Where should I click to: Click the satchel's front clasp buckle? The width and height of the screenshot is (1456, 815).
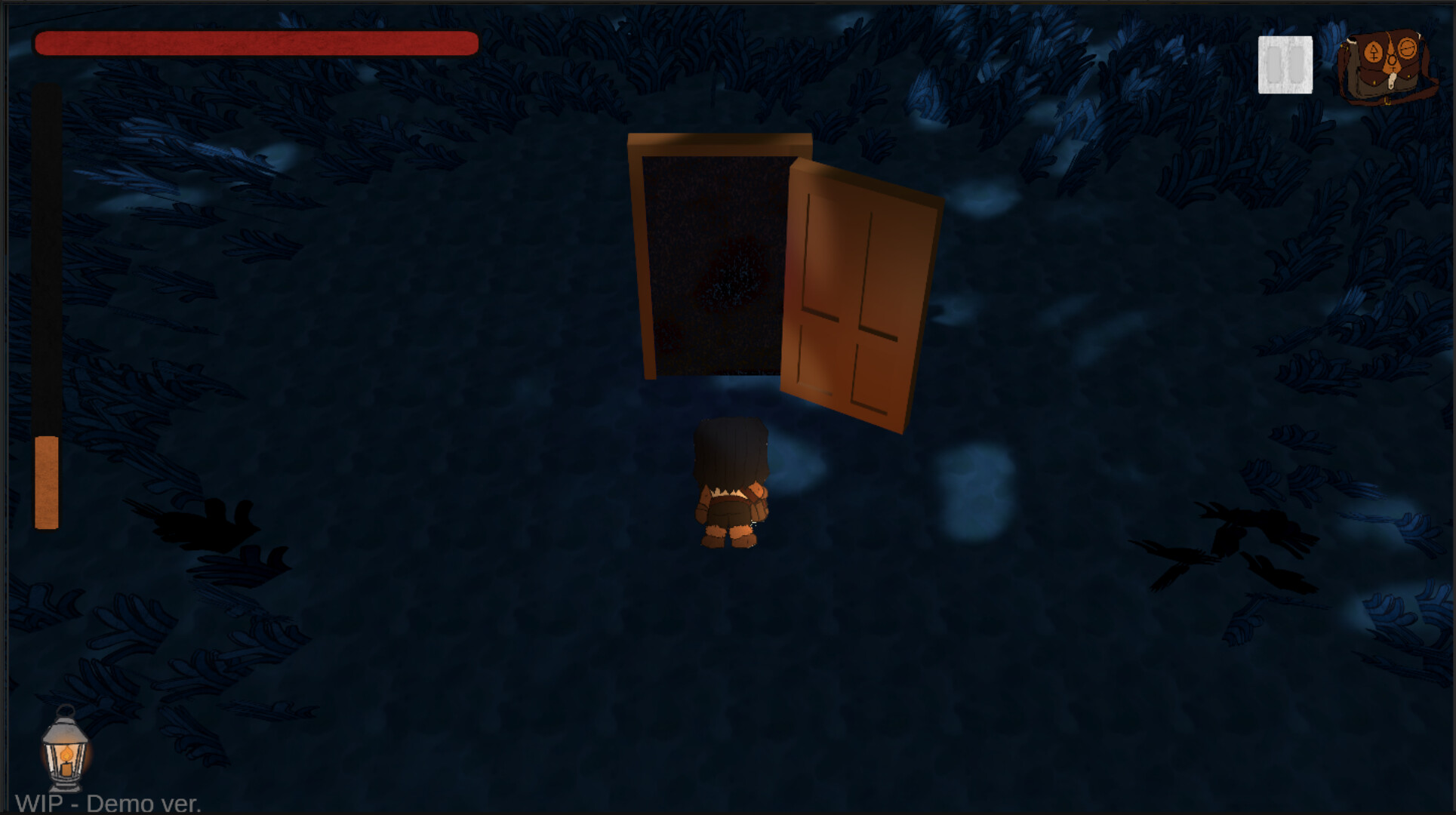click(1391, 81)
